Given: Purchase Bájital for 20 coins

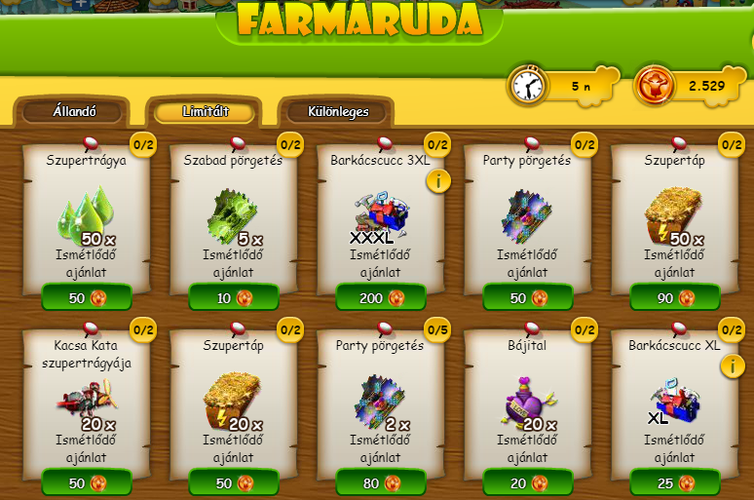Looking at the screenshot, I should [528, 483].
